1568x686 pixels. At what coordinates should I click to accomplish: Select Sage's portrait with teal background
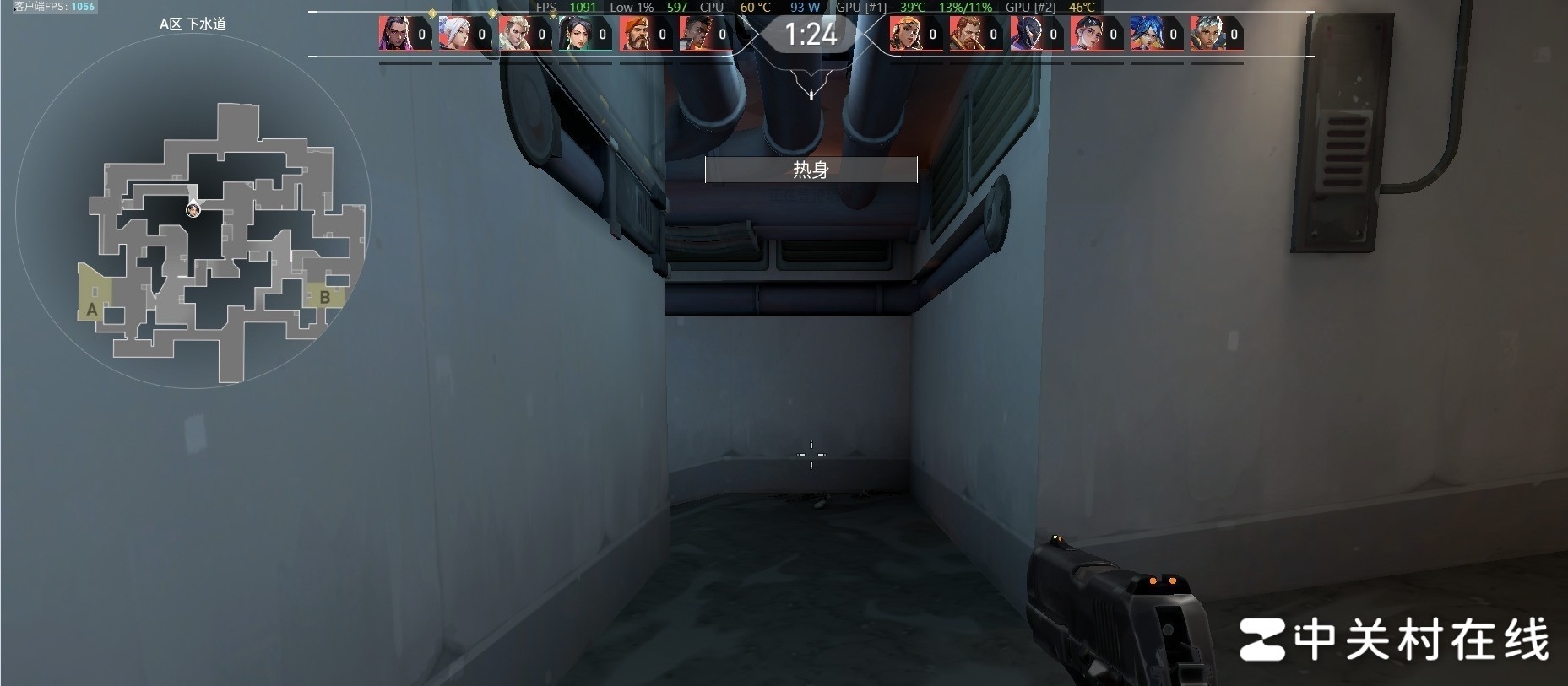point(575,34)
